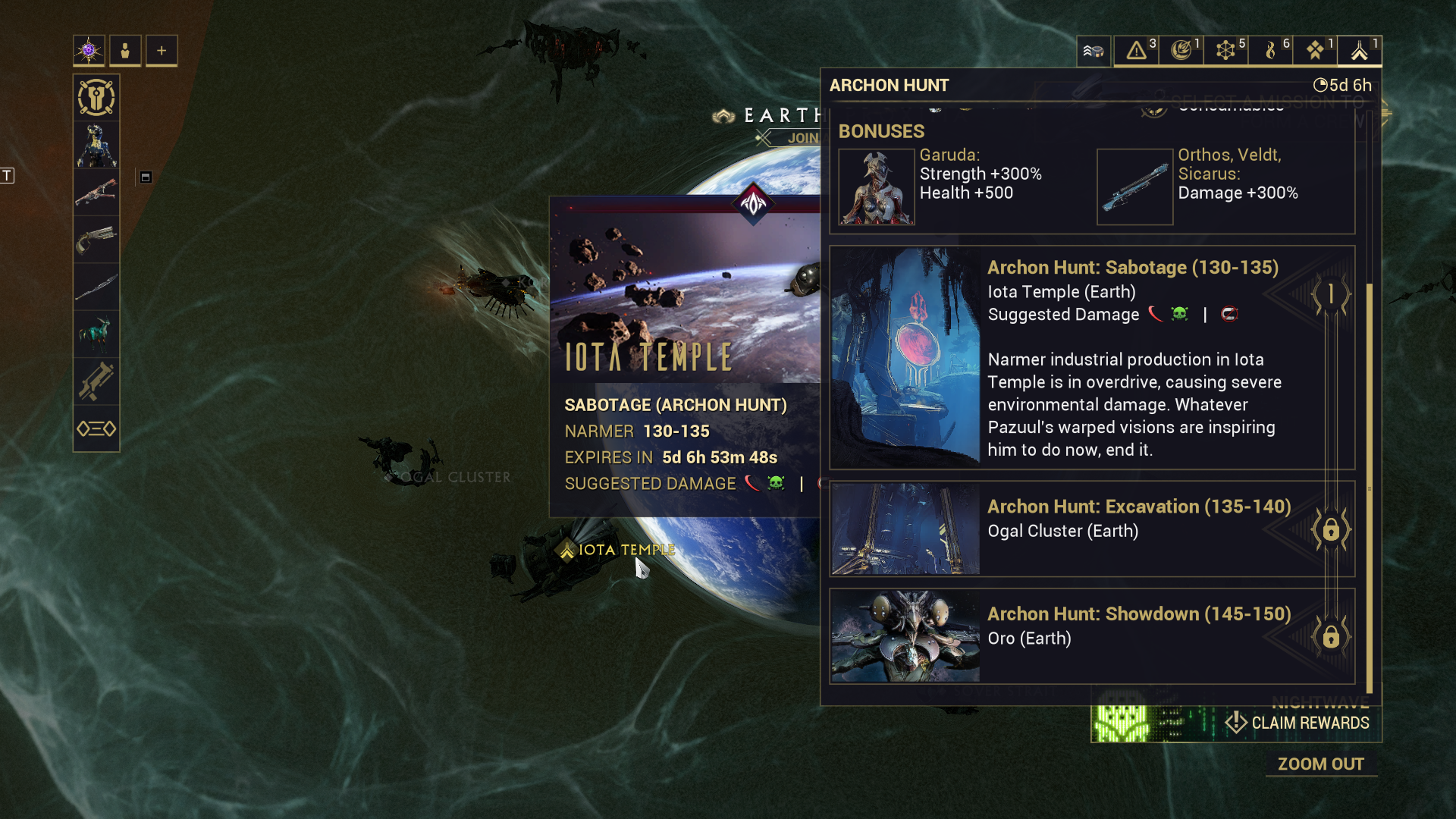The width and height of the screenshot is (1456, 819).
Task: Choose the locked Excavation mission at Ogal Cluster
Action: coord(1092,529)
